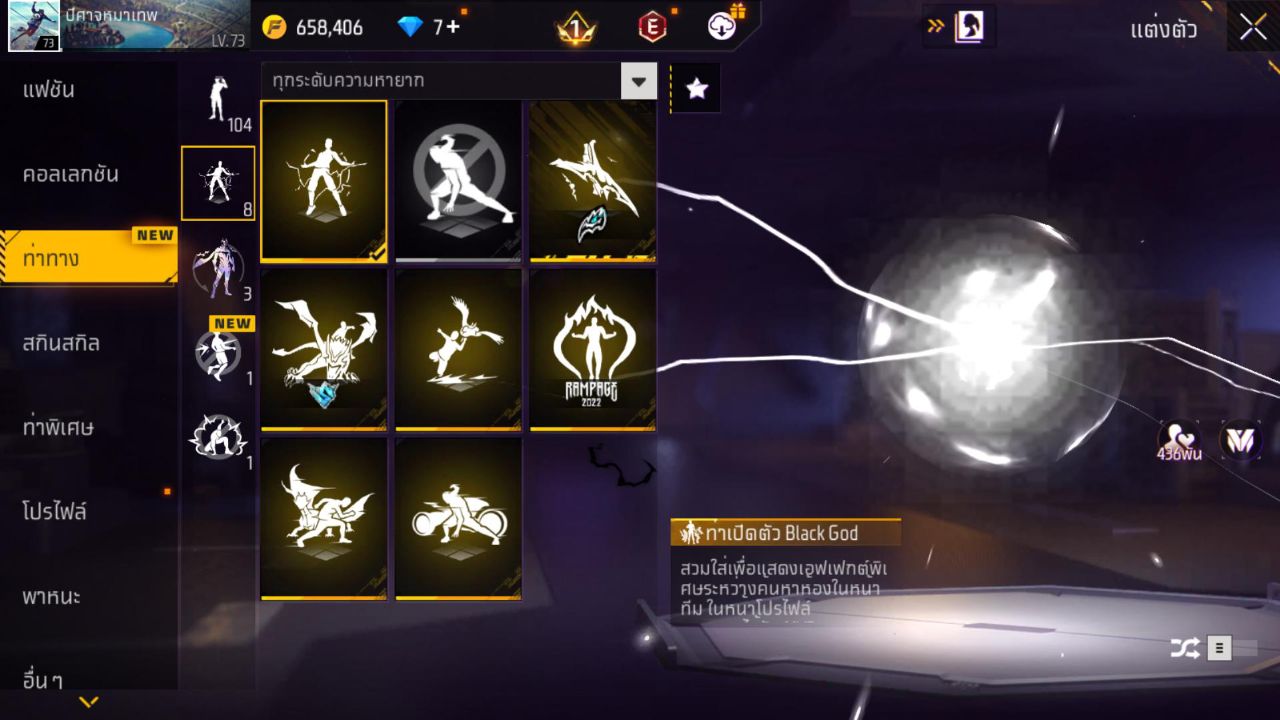Select the Black God emote thumbnail
The height and width of the screenshot is (720, 1280).
coord(324,182)
